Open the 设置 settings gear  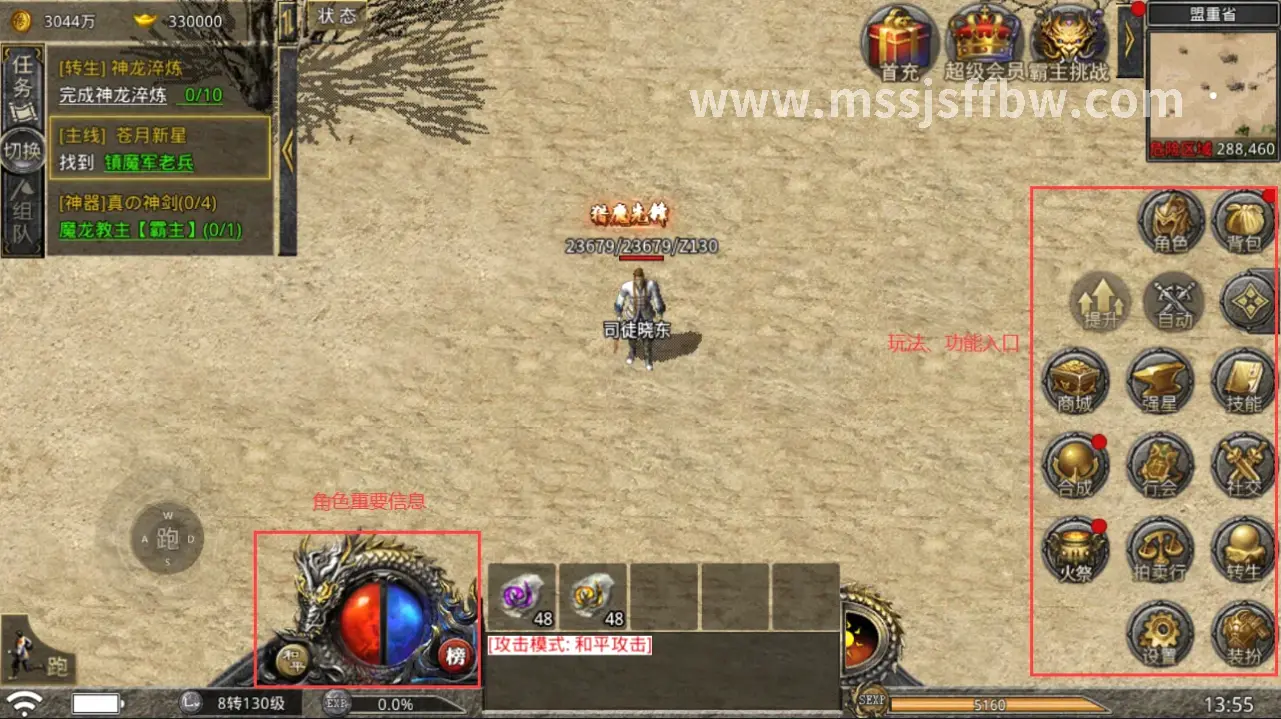pyautogui.click(x=1160, y=634)
